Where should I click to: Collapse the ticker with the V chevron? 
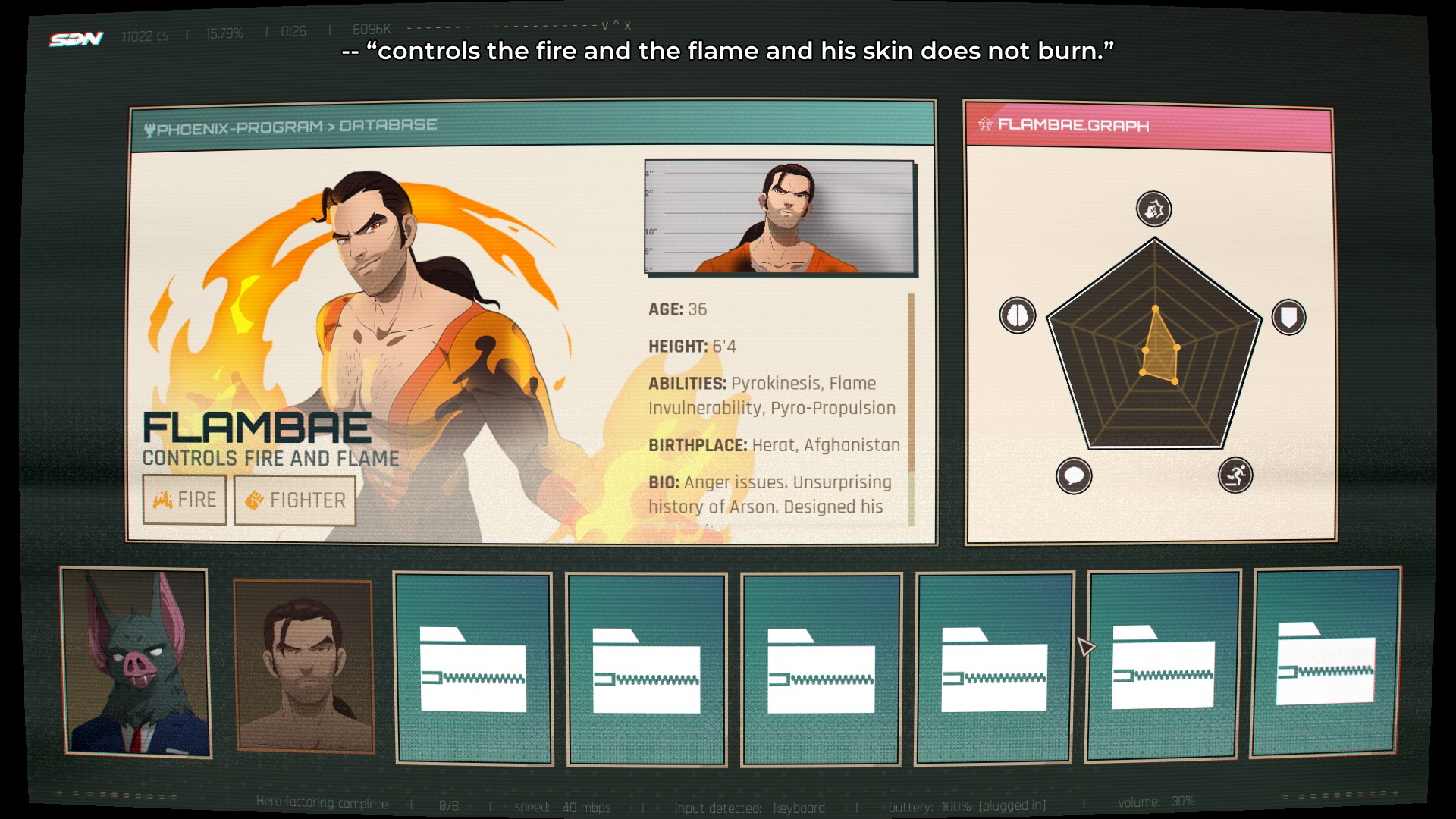604,27
